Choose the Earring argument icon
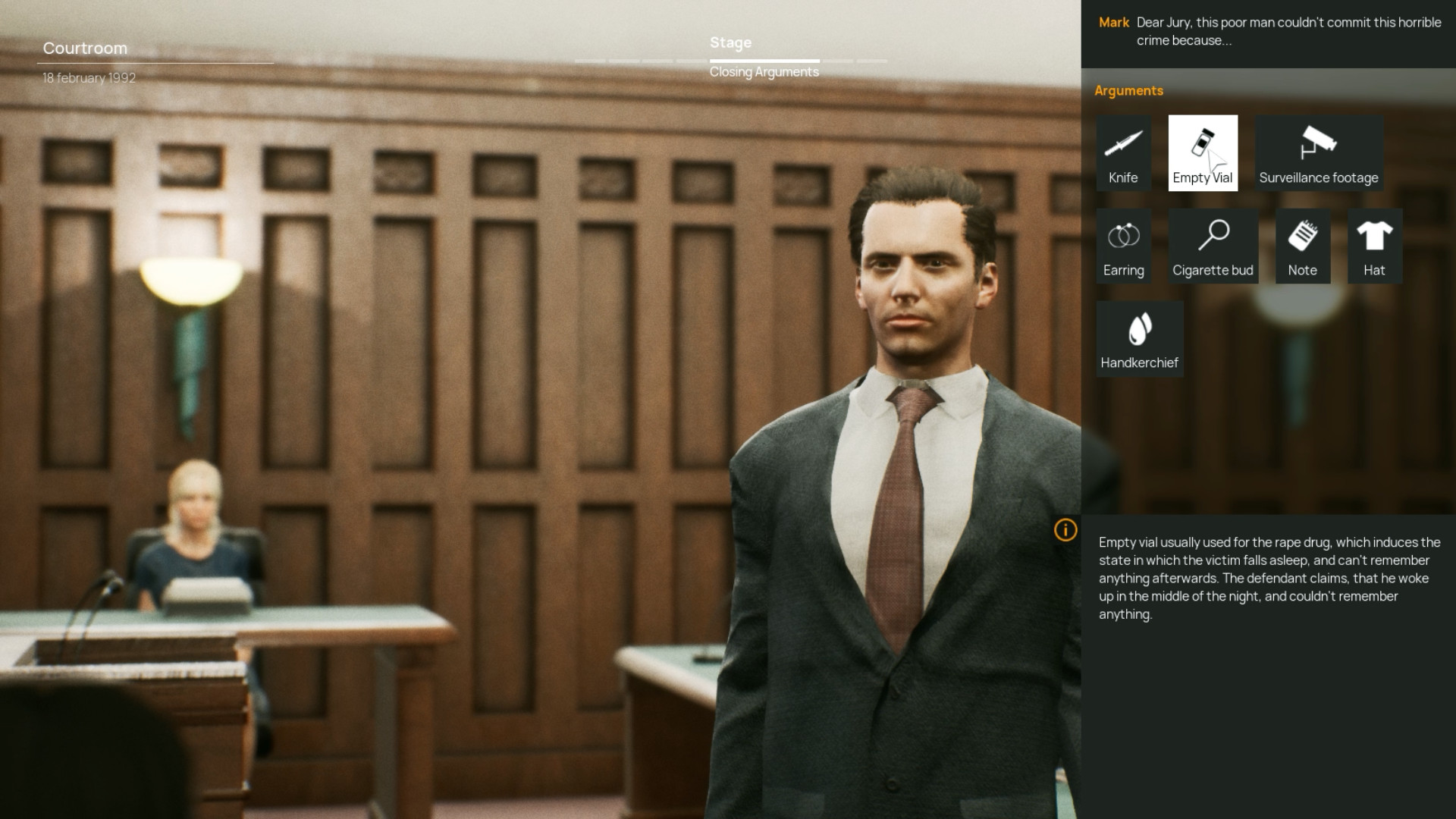The width and height of the screenshot is (1456, 819). 1123,246
